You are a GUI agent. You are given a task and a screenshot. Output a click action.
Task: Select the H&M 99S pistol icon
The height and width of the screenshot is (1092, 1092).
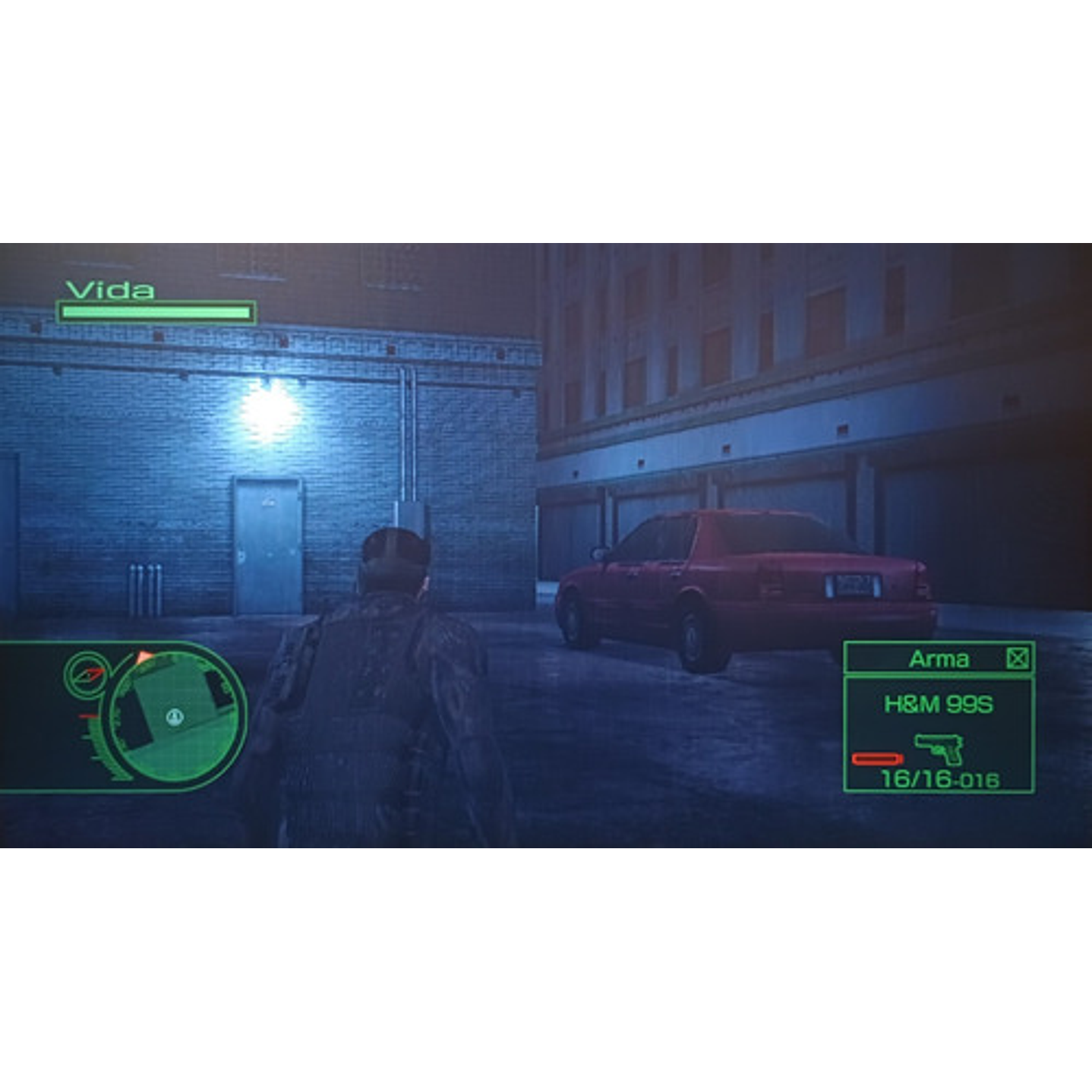pyautogui.click(x=939, y=749)
